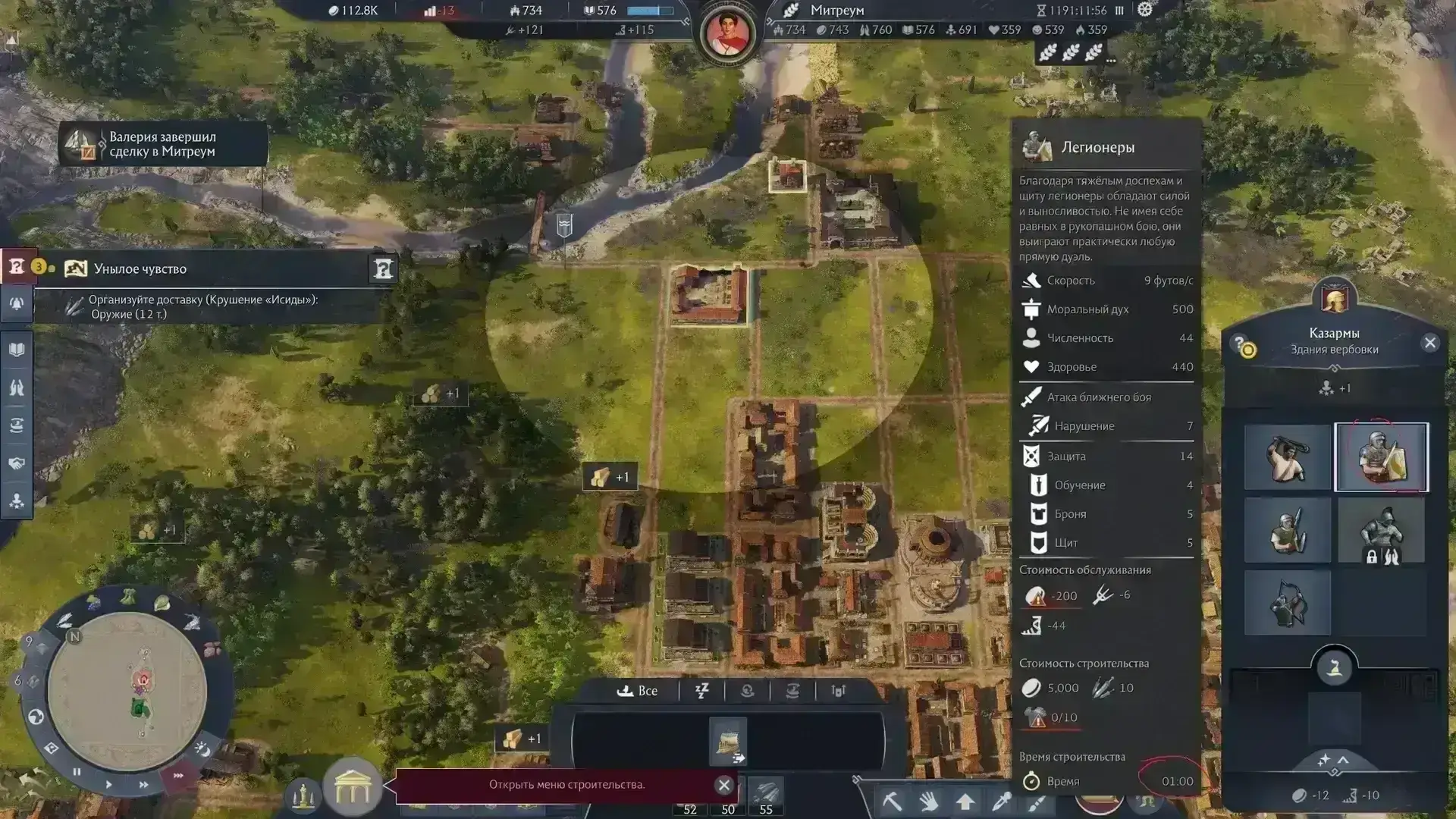This screenshot has height=819, width=1456.
Task: Select the spearman unit tile
Action: [x=1287, y=530]
